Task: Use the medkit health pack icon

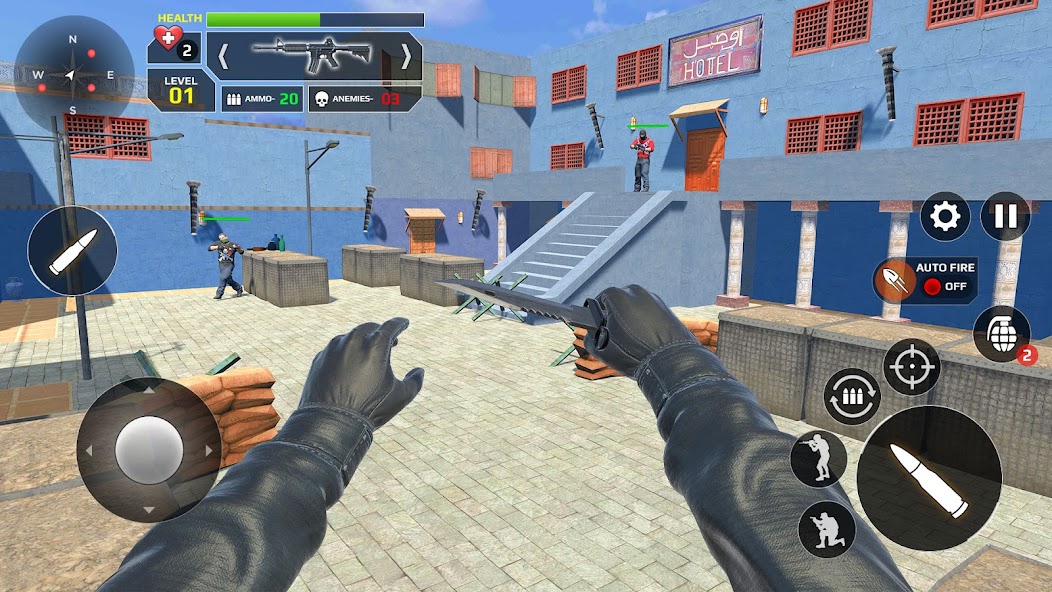Action: click(x=174, y=46)
